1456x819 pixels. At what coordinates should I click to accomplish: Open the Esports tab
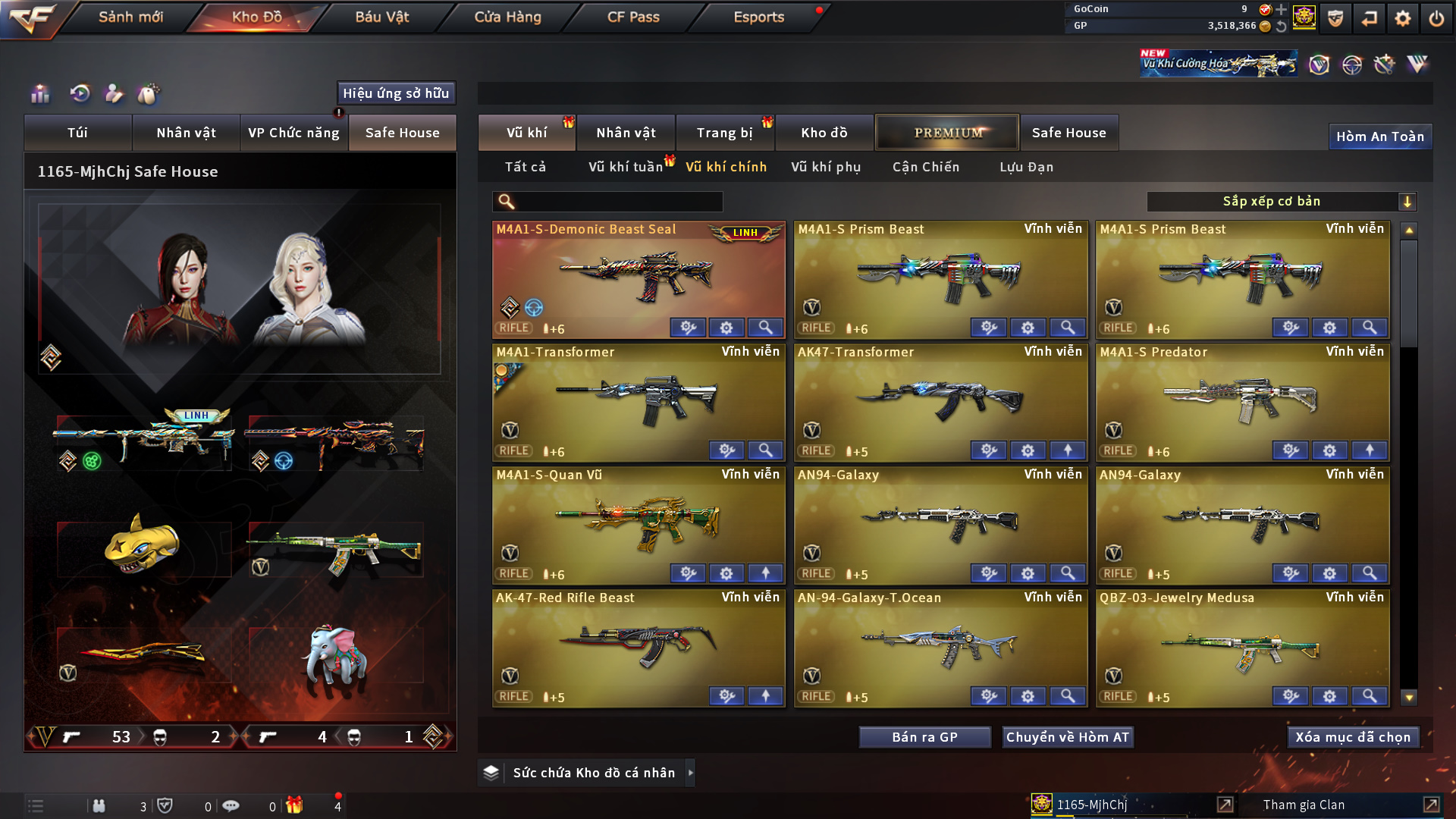click(758, 17)
